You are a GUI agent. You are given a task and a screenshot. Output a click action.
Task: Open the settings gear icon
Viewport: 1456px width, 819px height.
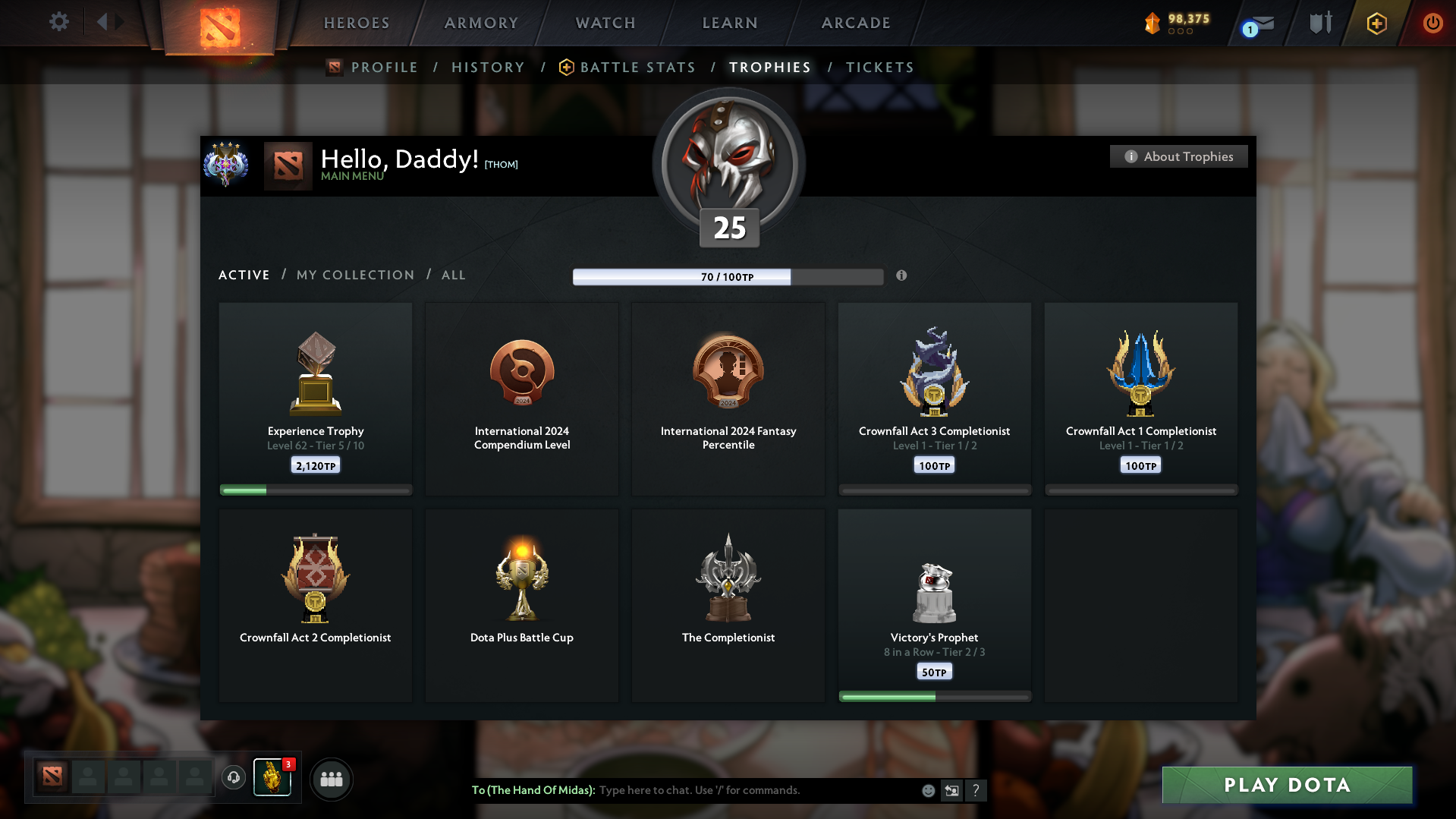click(x=58, y=21)
